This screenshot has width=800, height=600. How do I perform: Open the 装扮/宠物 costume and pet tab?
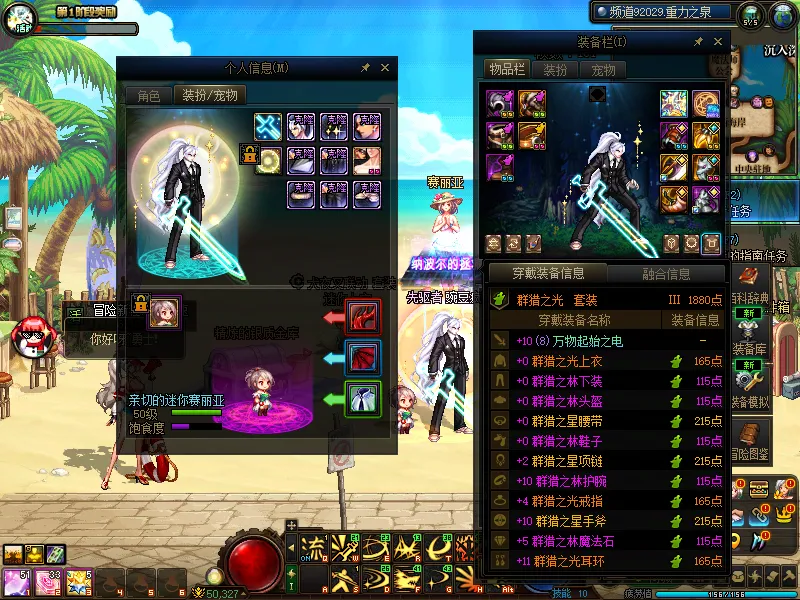[208, 96]
